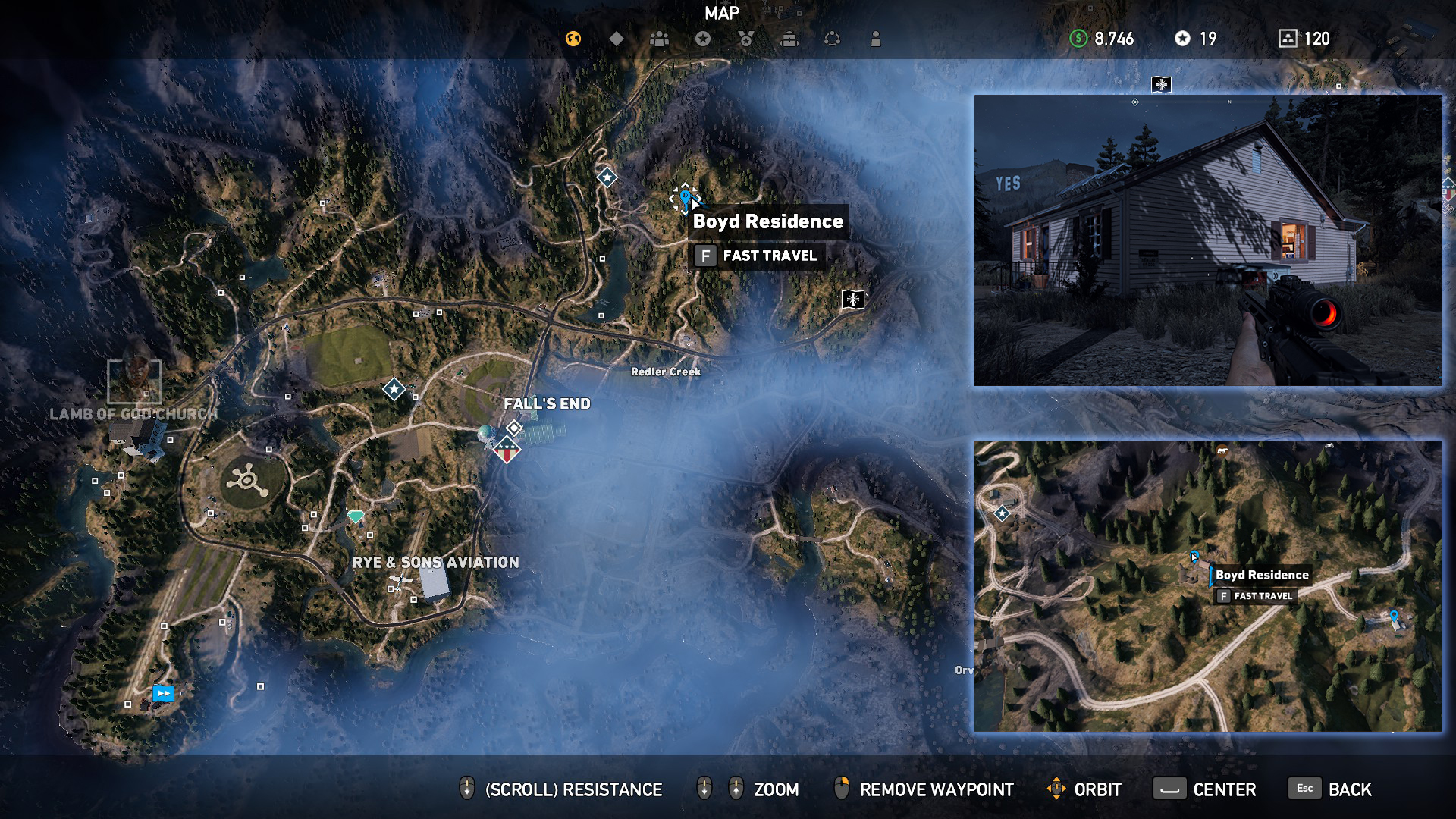Image resolution: width=1456 pixels, height=819 pixels.
Task: Click the first-person gameplay preview window
Action: pos(1207,241)
